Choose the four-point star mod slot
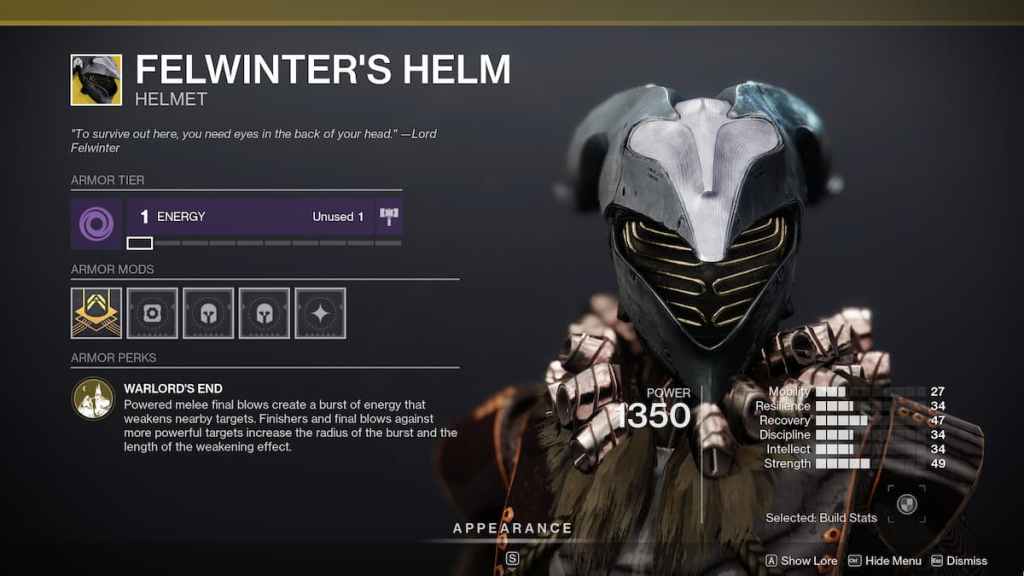Screen dimensions: 1024x576 tap(320, 313)
